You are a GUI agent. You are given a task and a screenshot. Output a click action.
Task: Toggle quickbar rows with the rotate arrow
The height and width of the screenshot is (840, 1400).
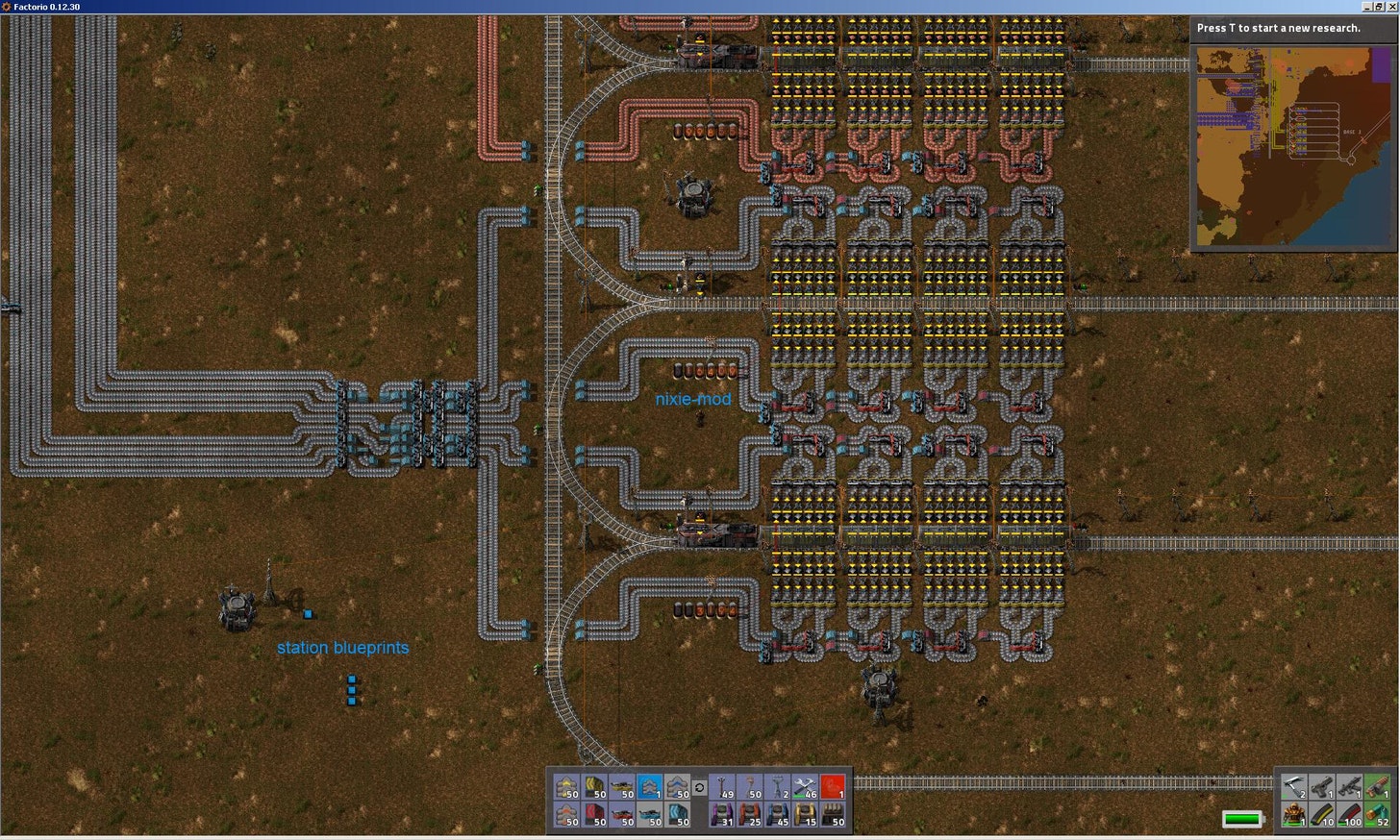[x=700, y=786]
